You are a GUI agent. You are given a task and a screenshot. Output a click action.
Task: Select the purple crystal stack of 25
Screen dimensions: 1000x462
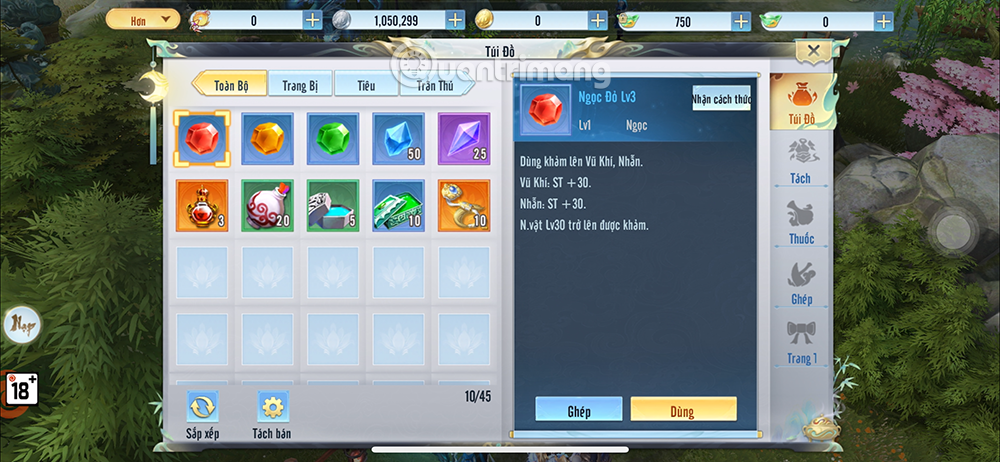(463, 137)
